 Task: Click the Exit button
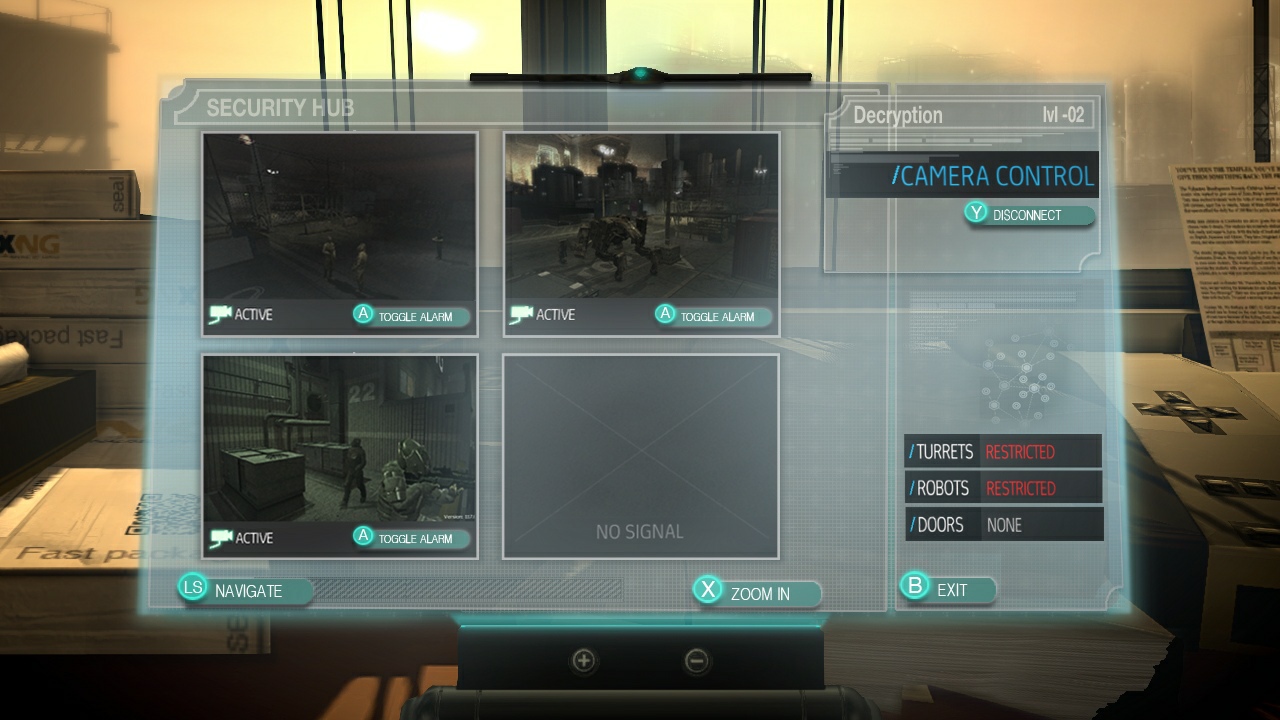952,589
